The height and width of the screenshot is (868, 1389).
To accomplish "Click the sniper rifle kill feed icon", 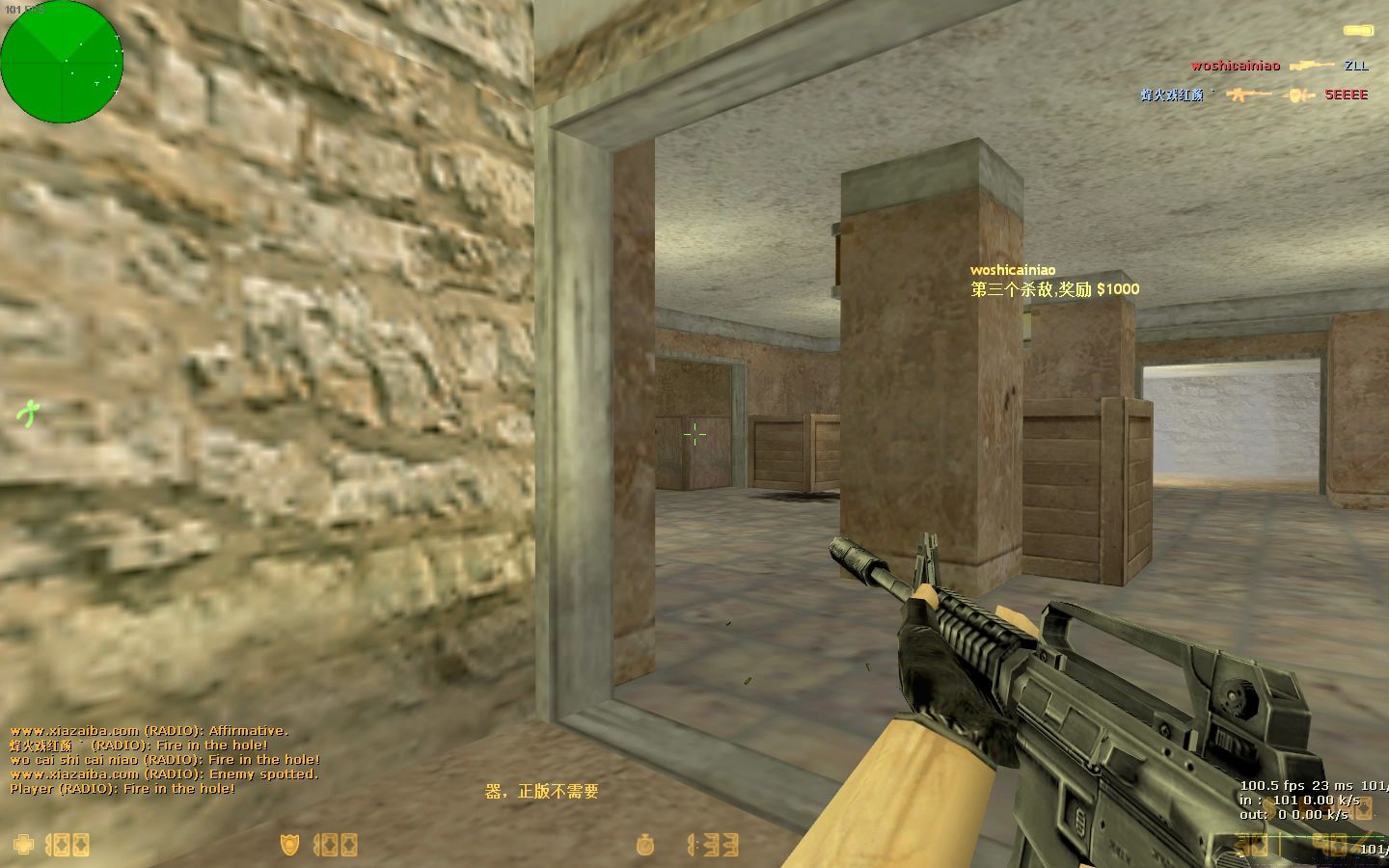I will (x=1310, y=66).
